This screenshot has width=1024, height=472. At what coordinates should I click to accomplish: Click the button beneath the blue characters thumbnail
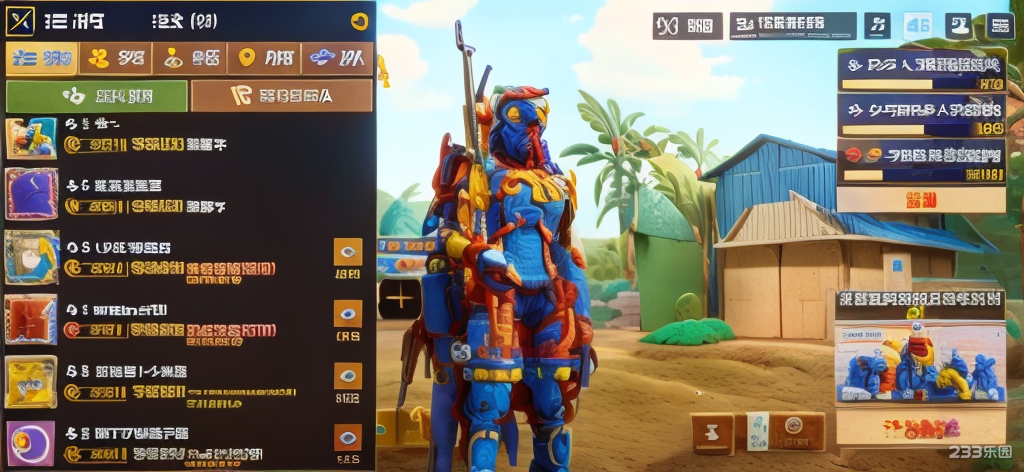coord(920,428)
